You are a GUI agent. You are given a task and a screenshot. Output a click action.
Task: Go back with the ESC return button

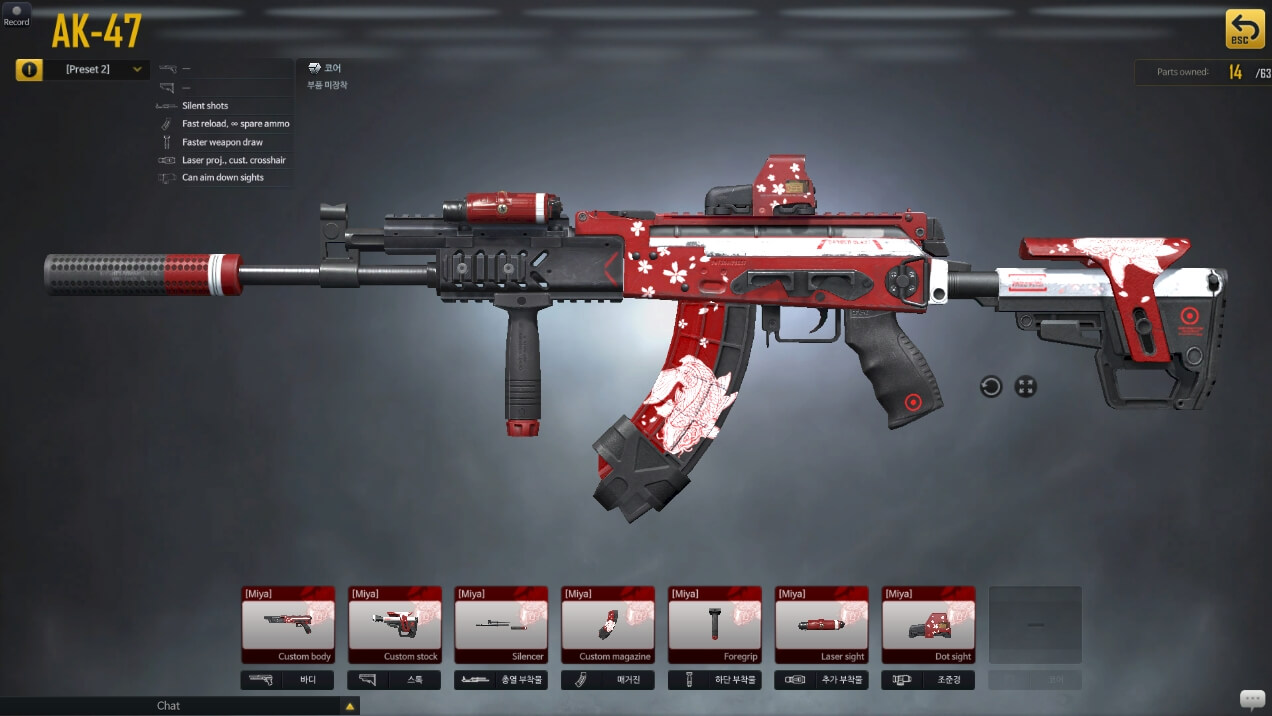[1244, 29]
